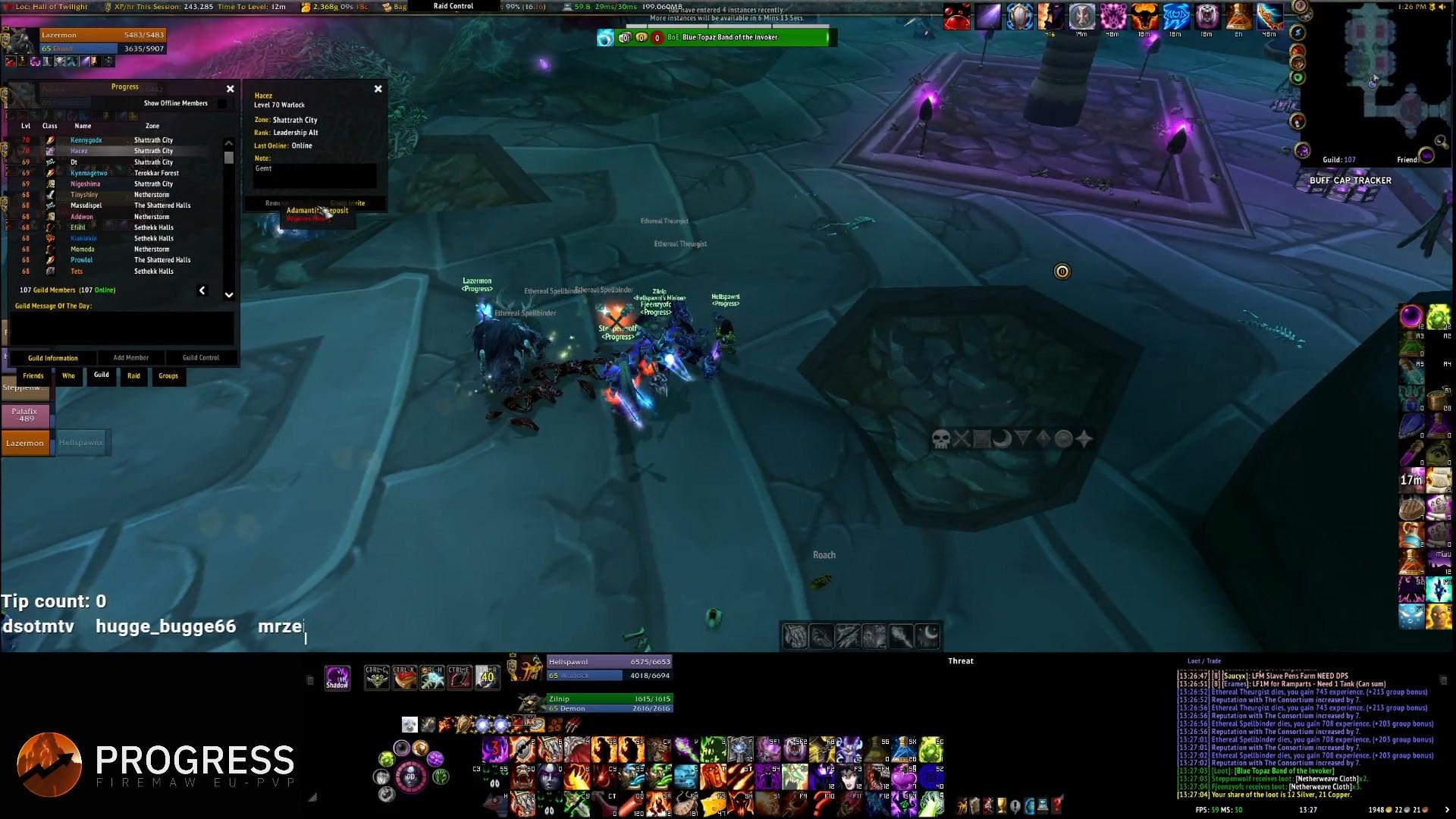Click the latency monitor icon in the top bar
The width and height of the screenshot is (1456, 819).
[x=566, y=5]
